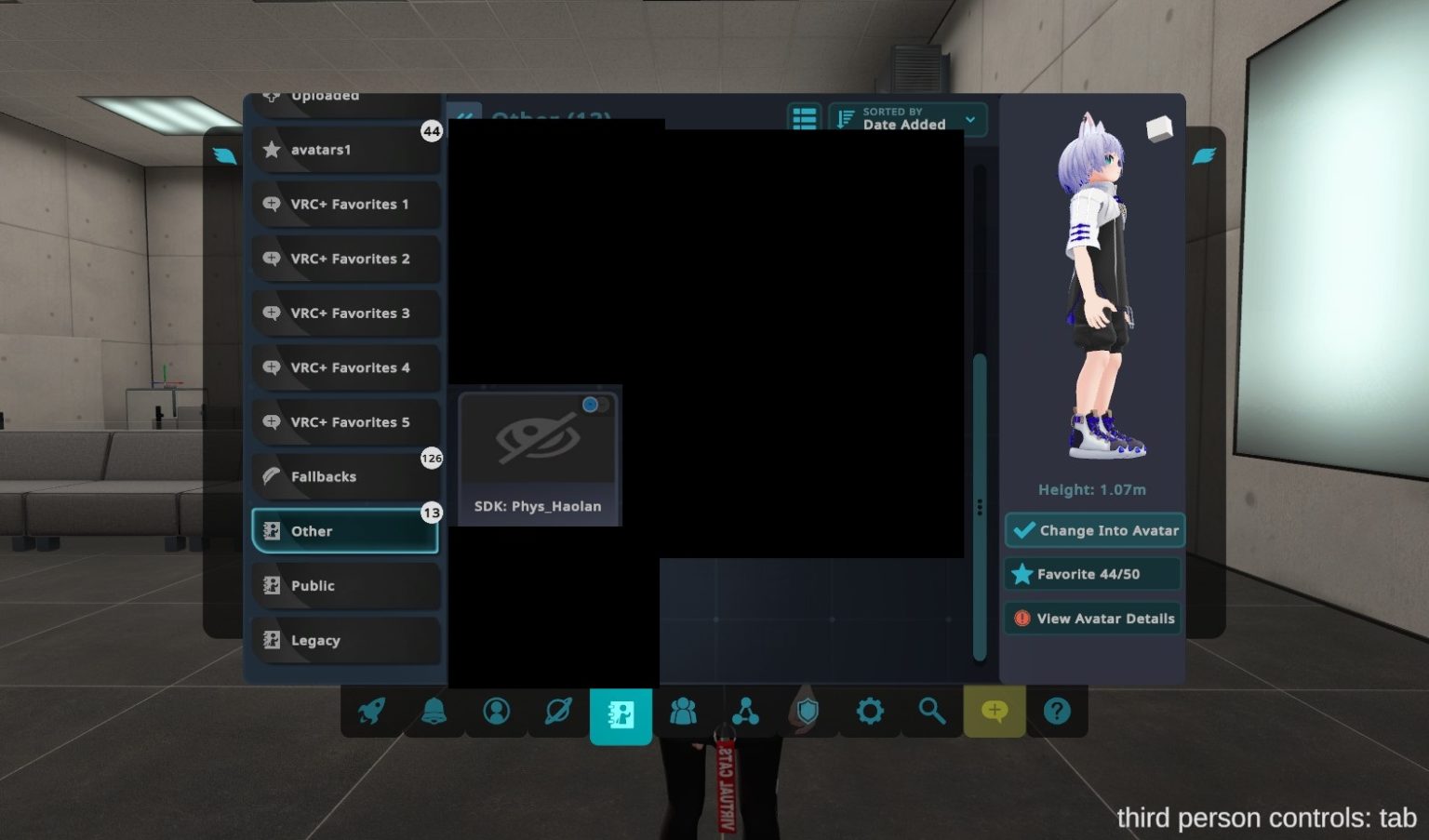View your profile with the avatar icon
This screenshot has width=1429, height=840.
pyautogui.click(x=497, y=712)
